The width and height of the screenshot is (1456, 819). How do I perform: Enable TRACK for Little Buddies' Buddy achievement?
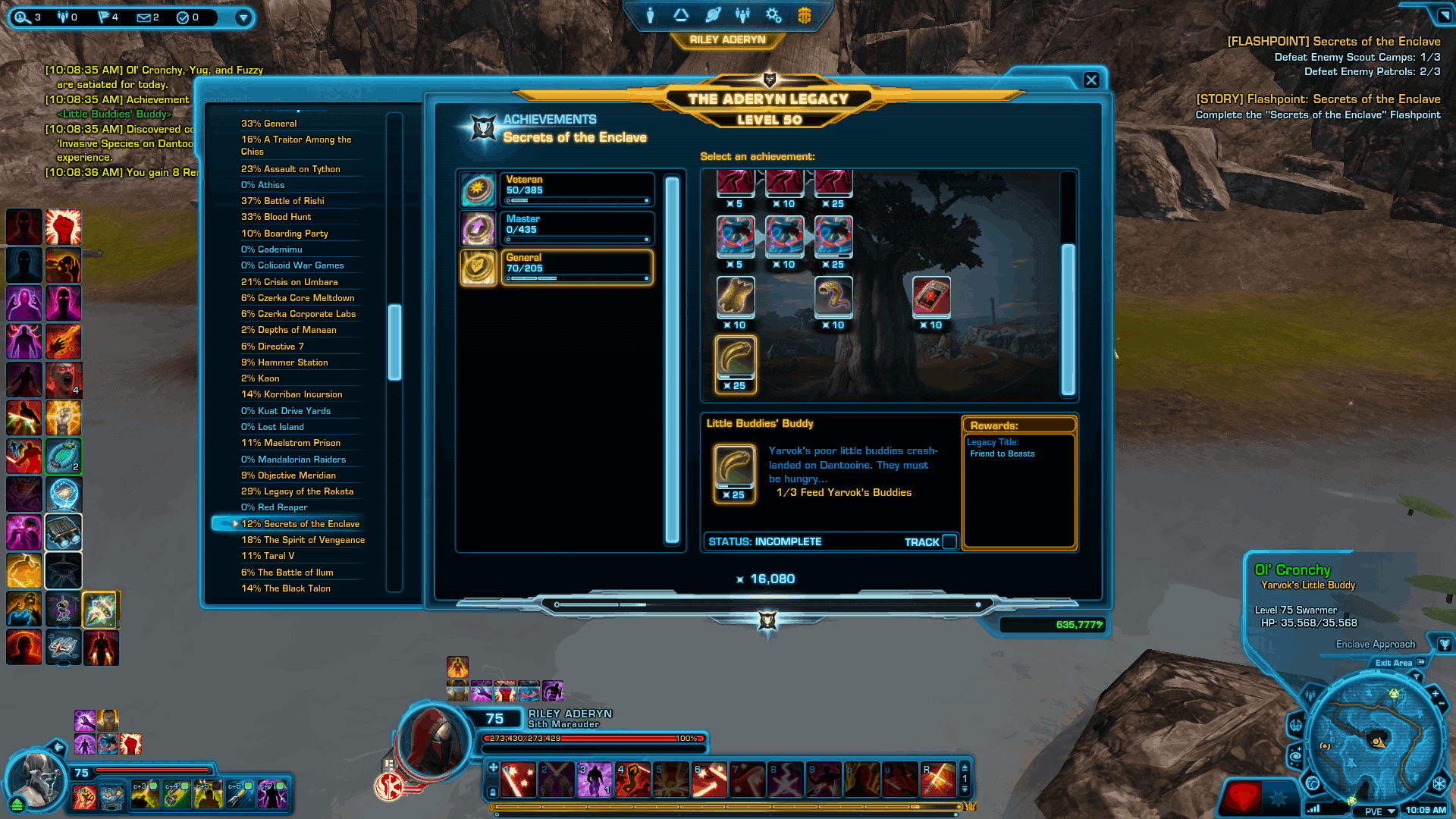tap(950, 541)
